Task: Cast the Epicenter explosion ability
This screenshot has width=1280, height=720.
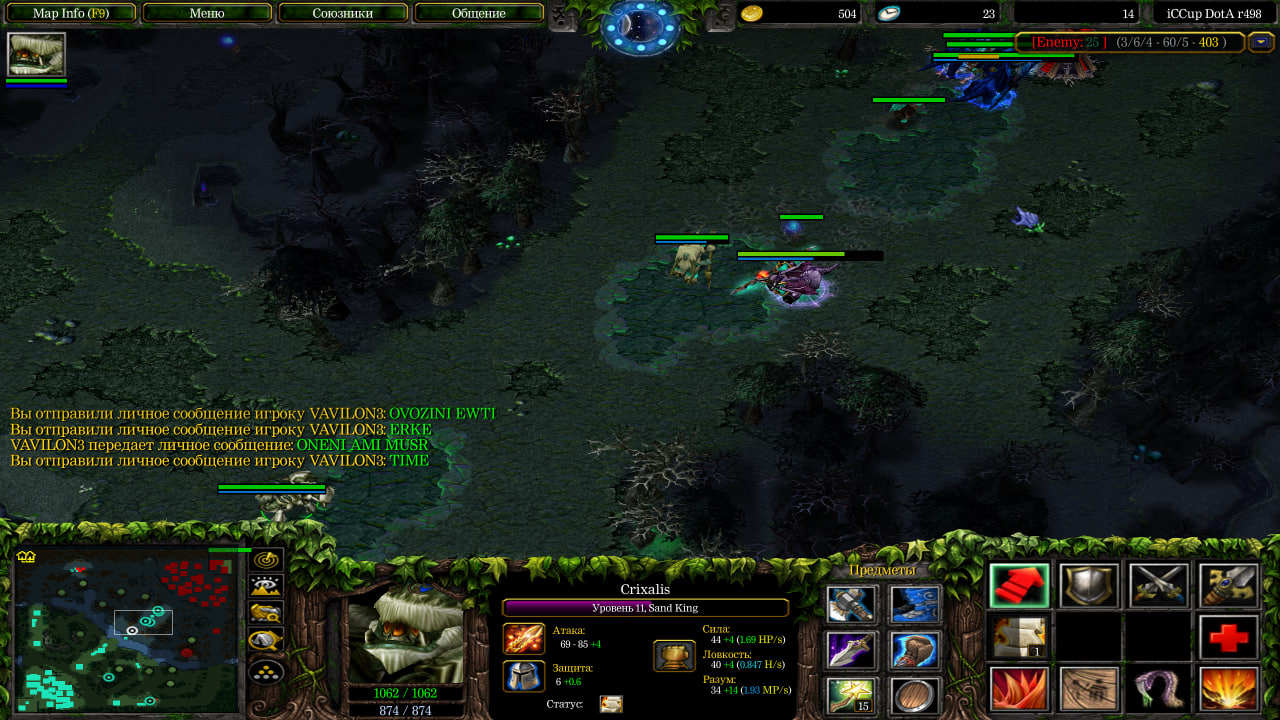Action: tap(1227, 690)
